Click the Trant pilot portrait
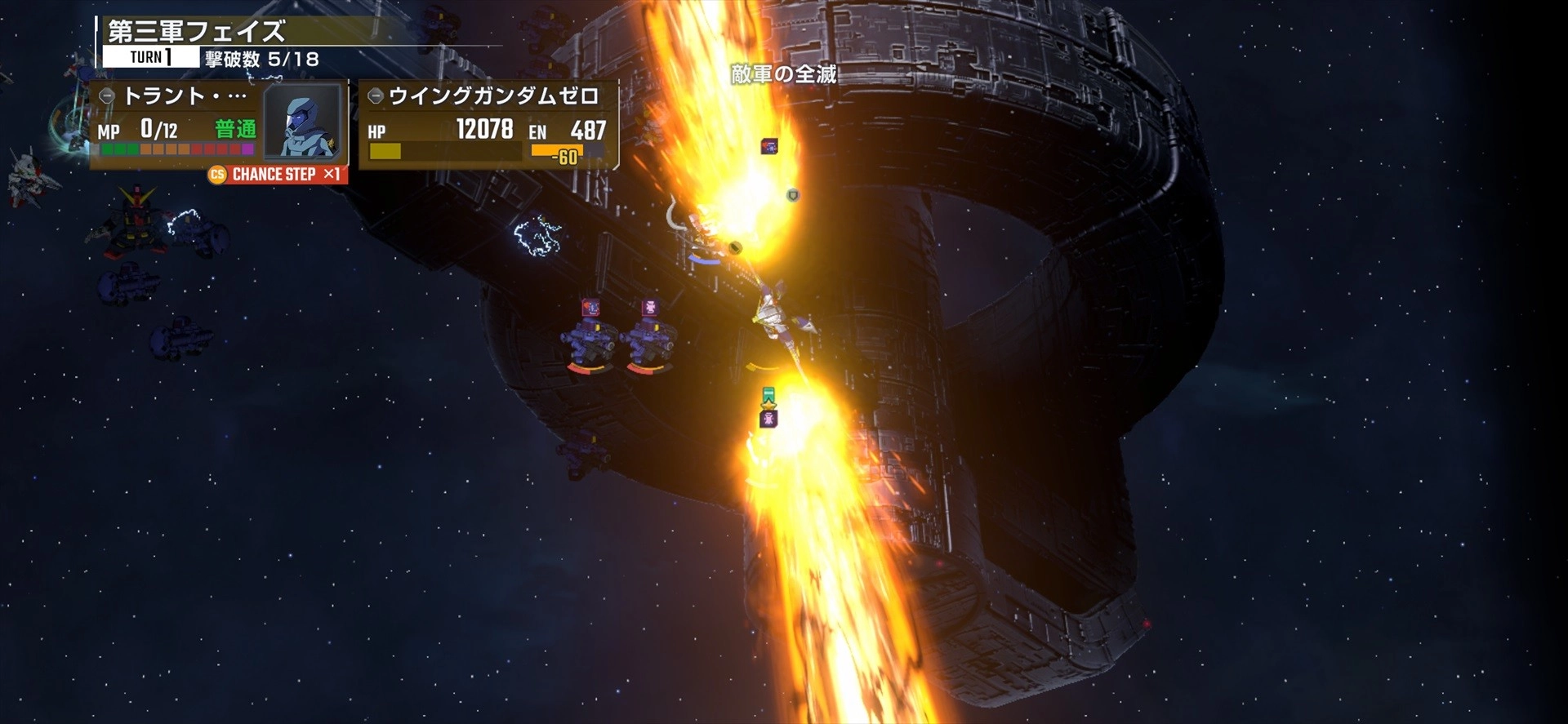 [x=303, y=123]
